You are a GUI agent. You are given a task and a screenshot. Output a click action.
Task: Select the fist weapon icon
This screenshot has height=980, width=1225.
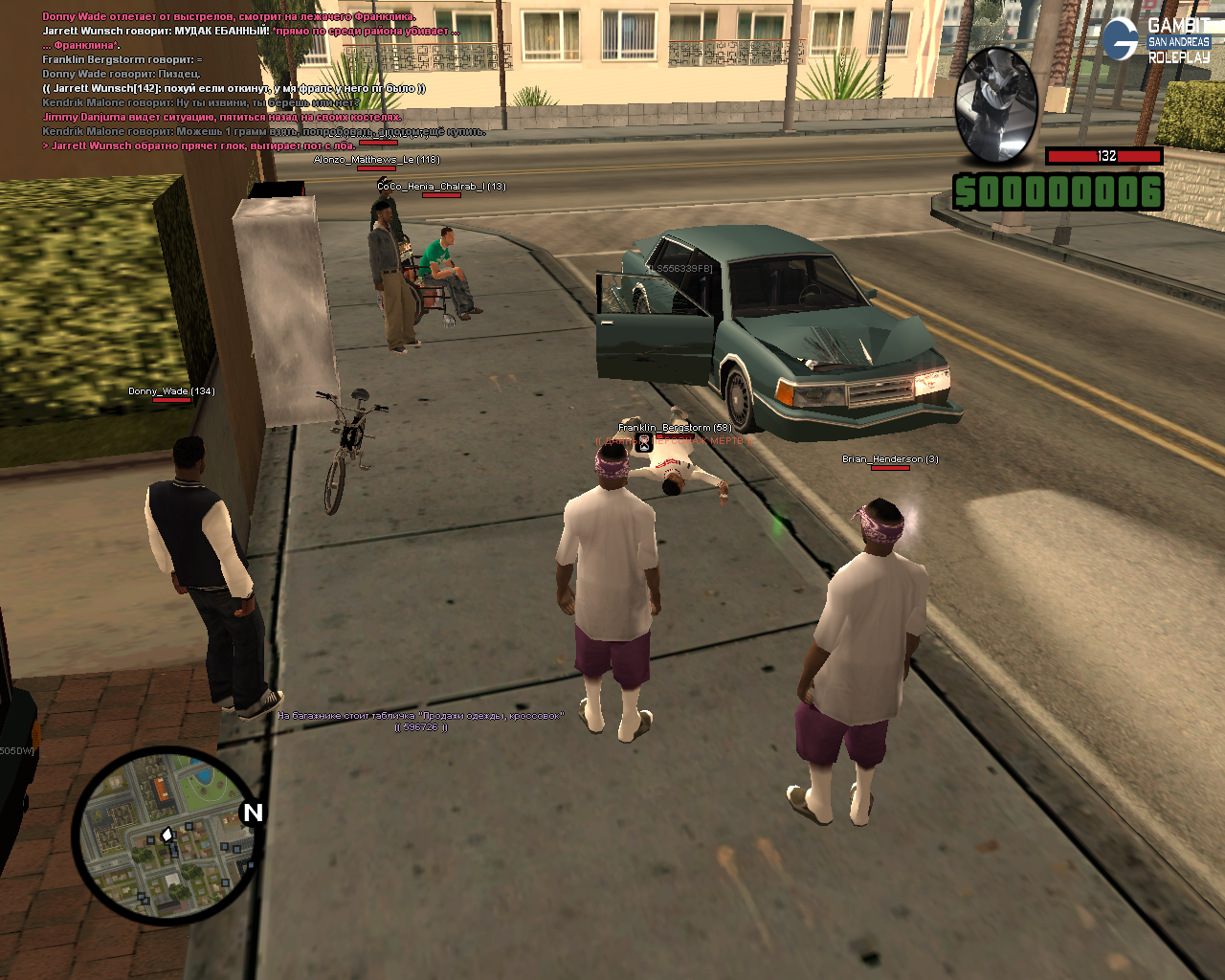click(x=996, y=103)
